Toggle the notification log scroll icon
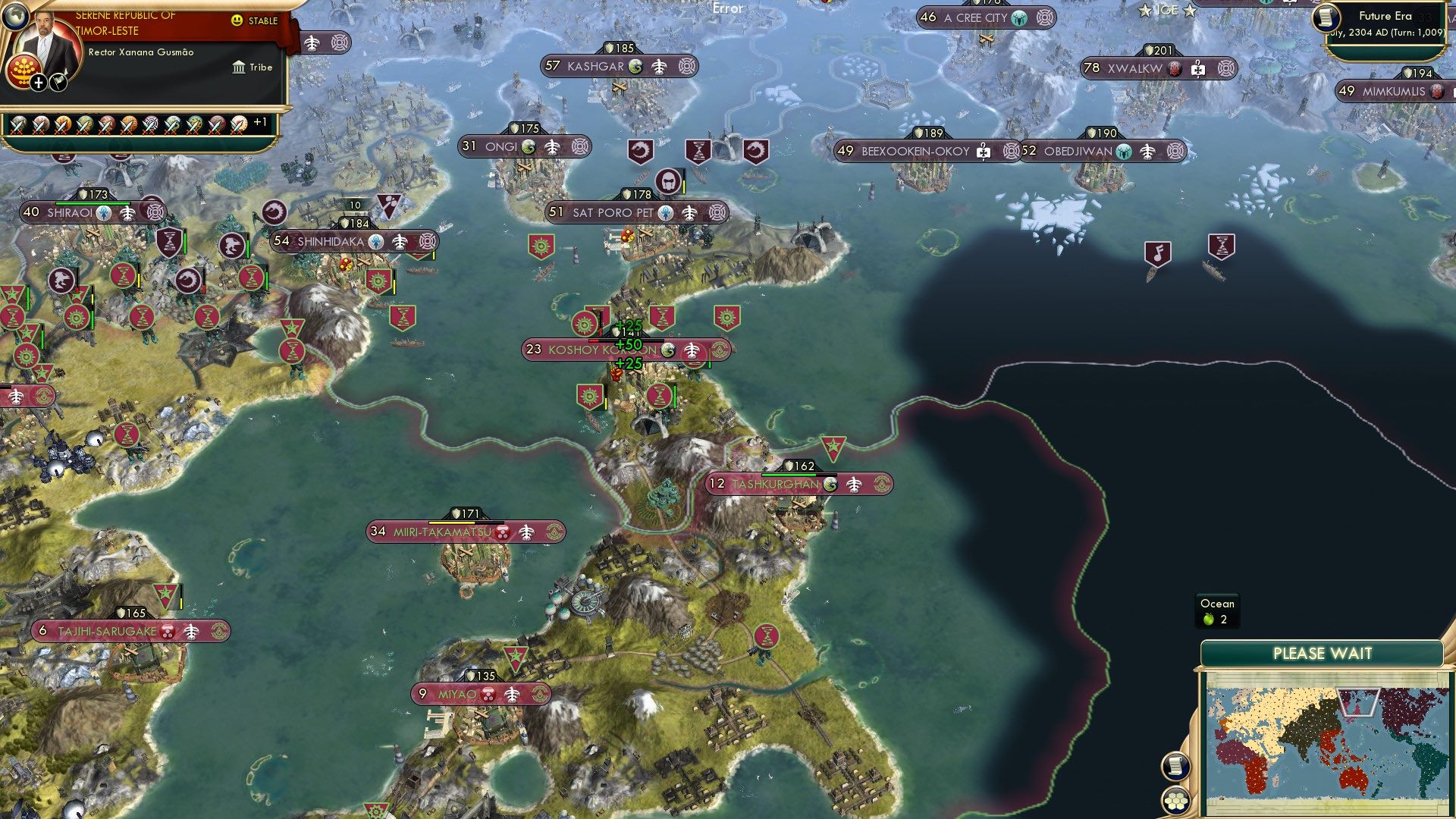The width and height of the screenshot is (1456, 819). click(1175, 767)
